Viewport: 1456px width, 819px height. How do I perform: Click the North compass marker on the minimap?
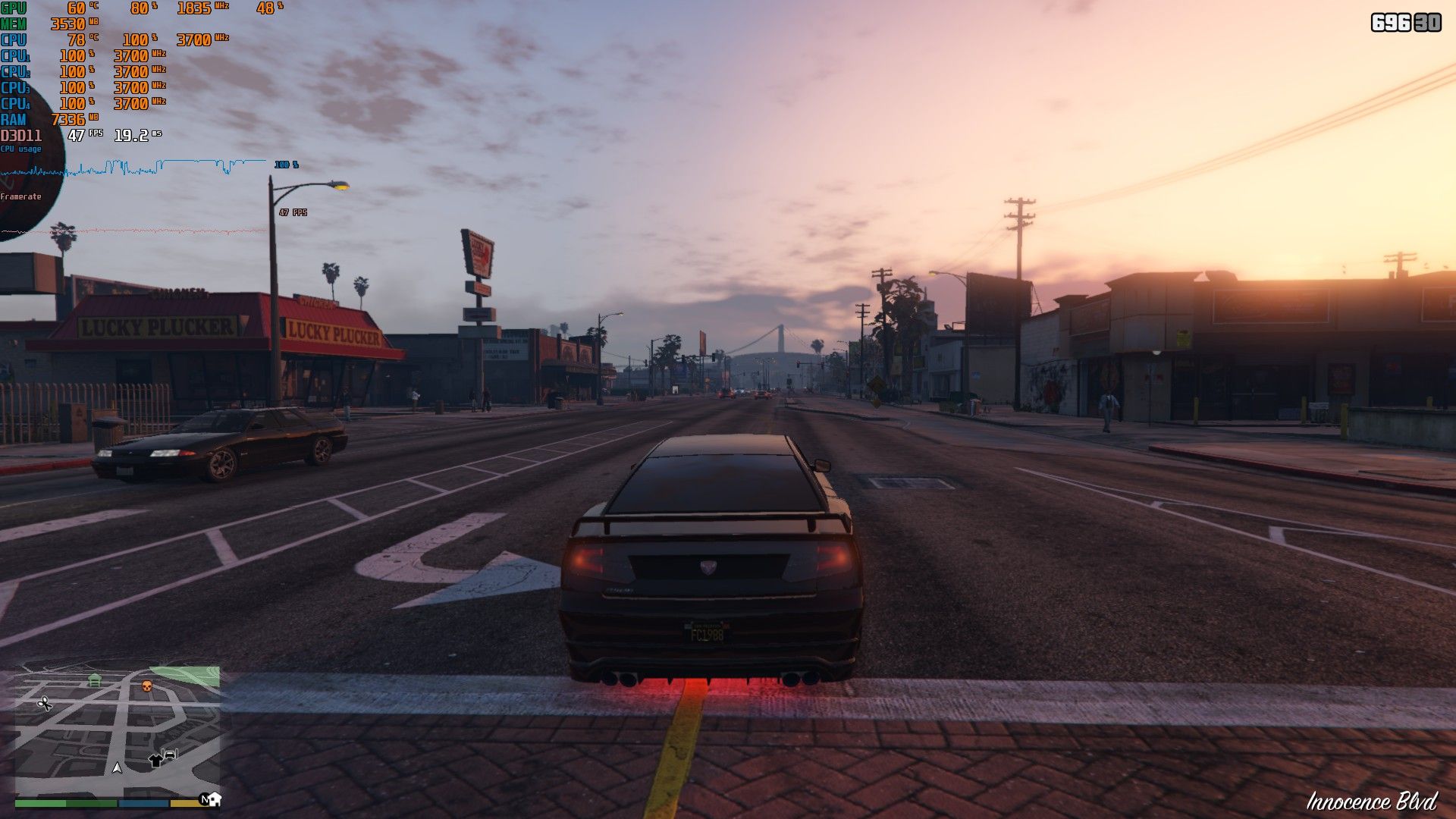(204, 799)
